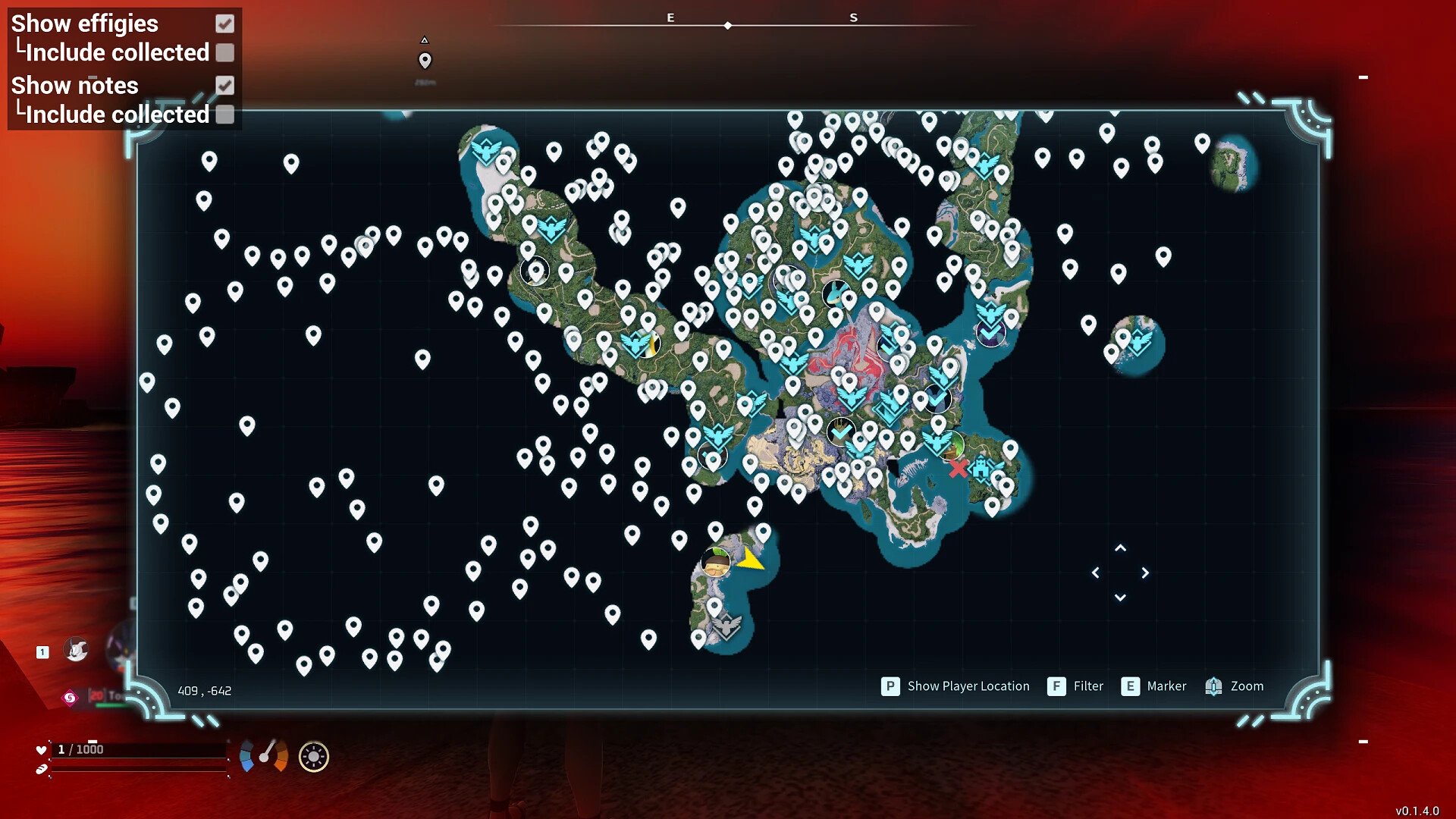Image resolution: width=1456 pixels, height=819 pixels.
Task: Disable the Show notes checkbox
Action: [x=224, y=86]
